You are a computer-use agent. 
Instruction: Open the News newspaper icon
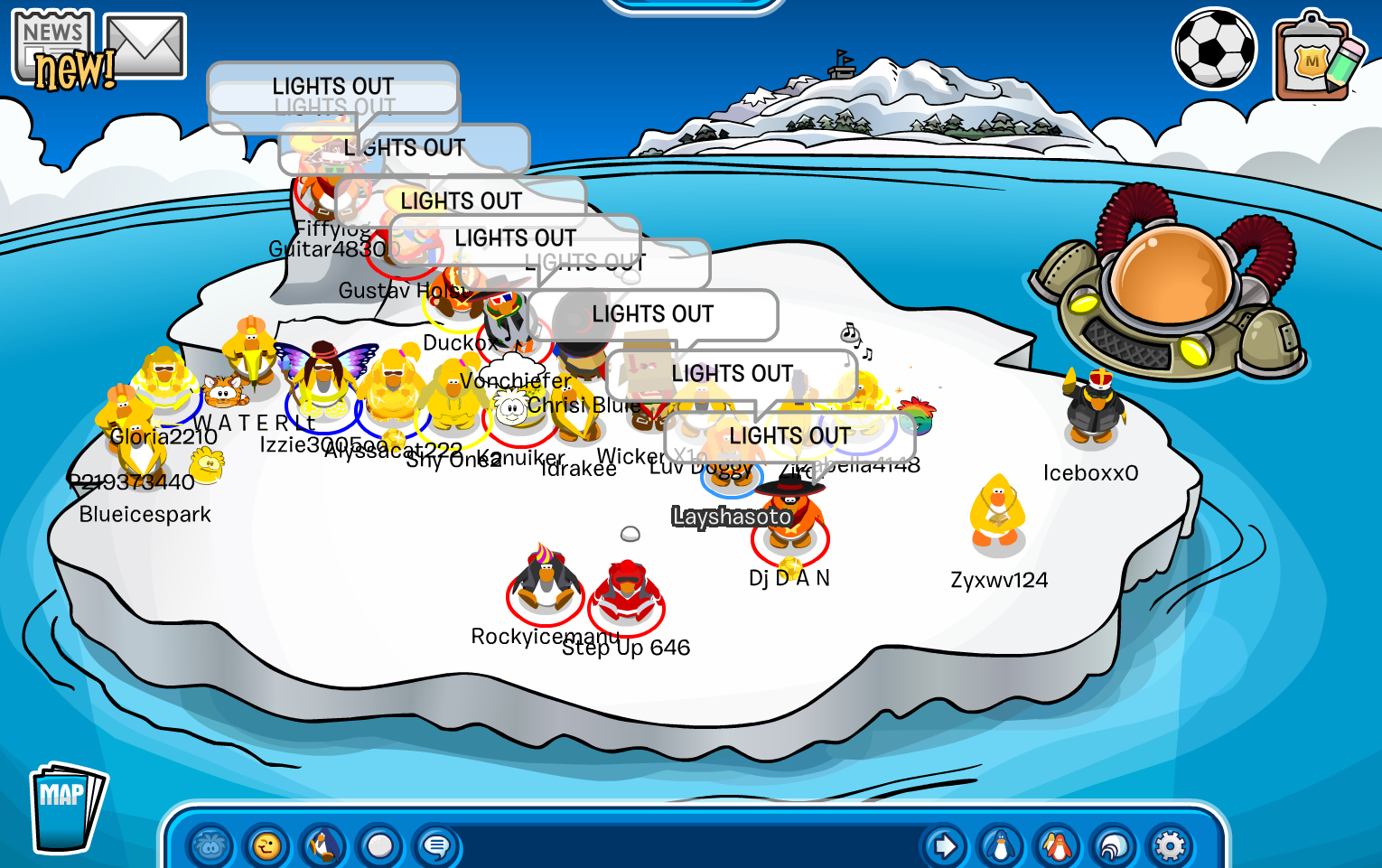[52, 47]
